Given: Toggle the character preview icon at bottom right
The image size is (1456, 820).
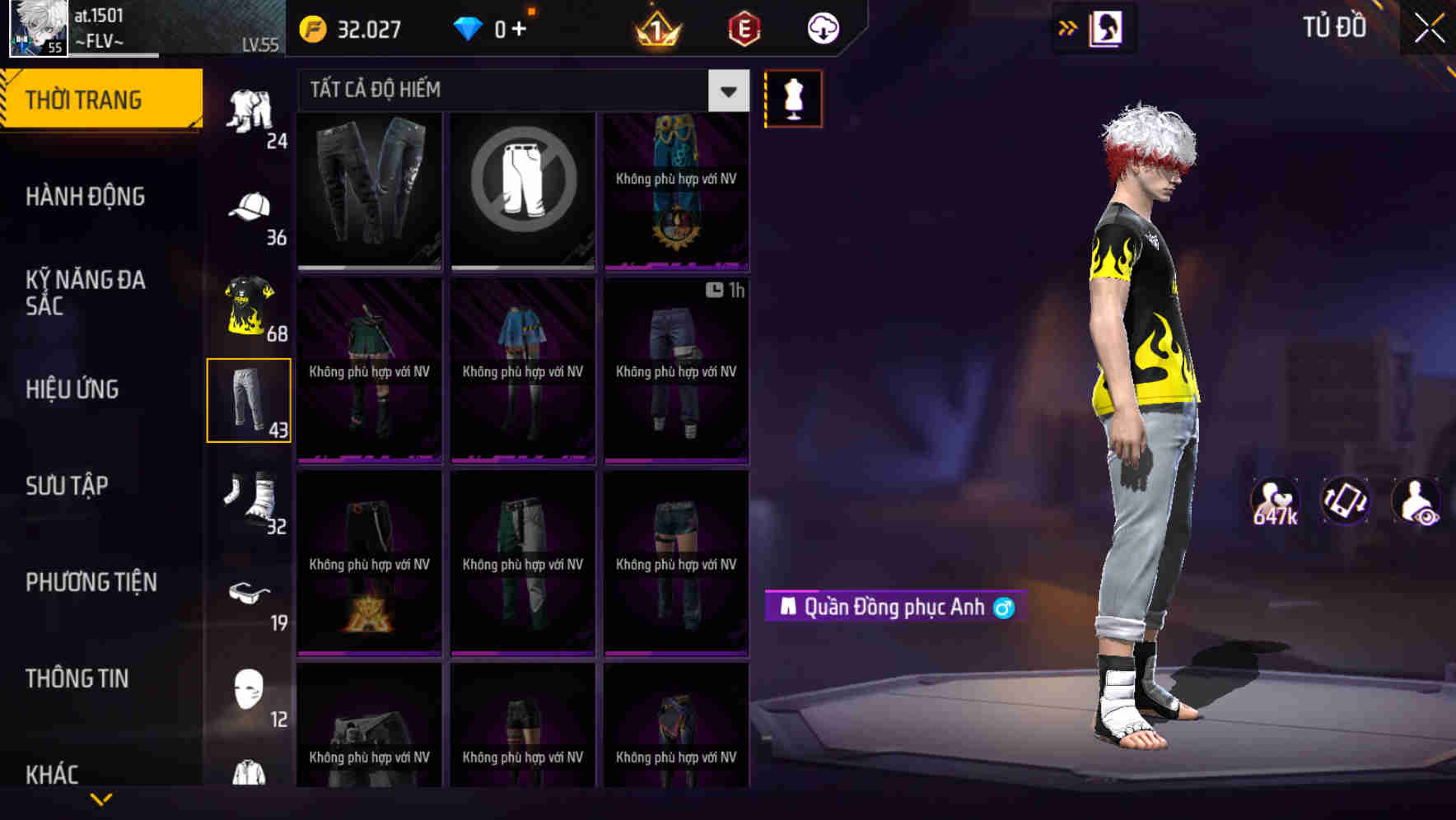Looking at the screenshot, I should click(1416, 501).
